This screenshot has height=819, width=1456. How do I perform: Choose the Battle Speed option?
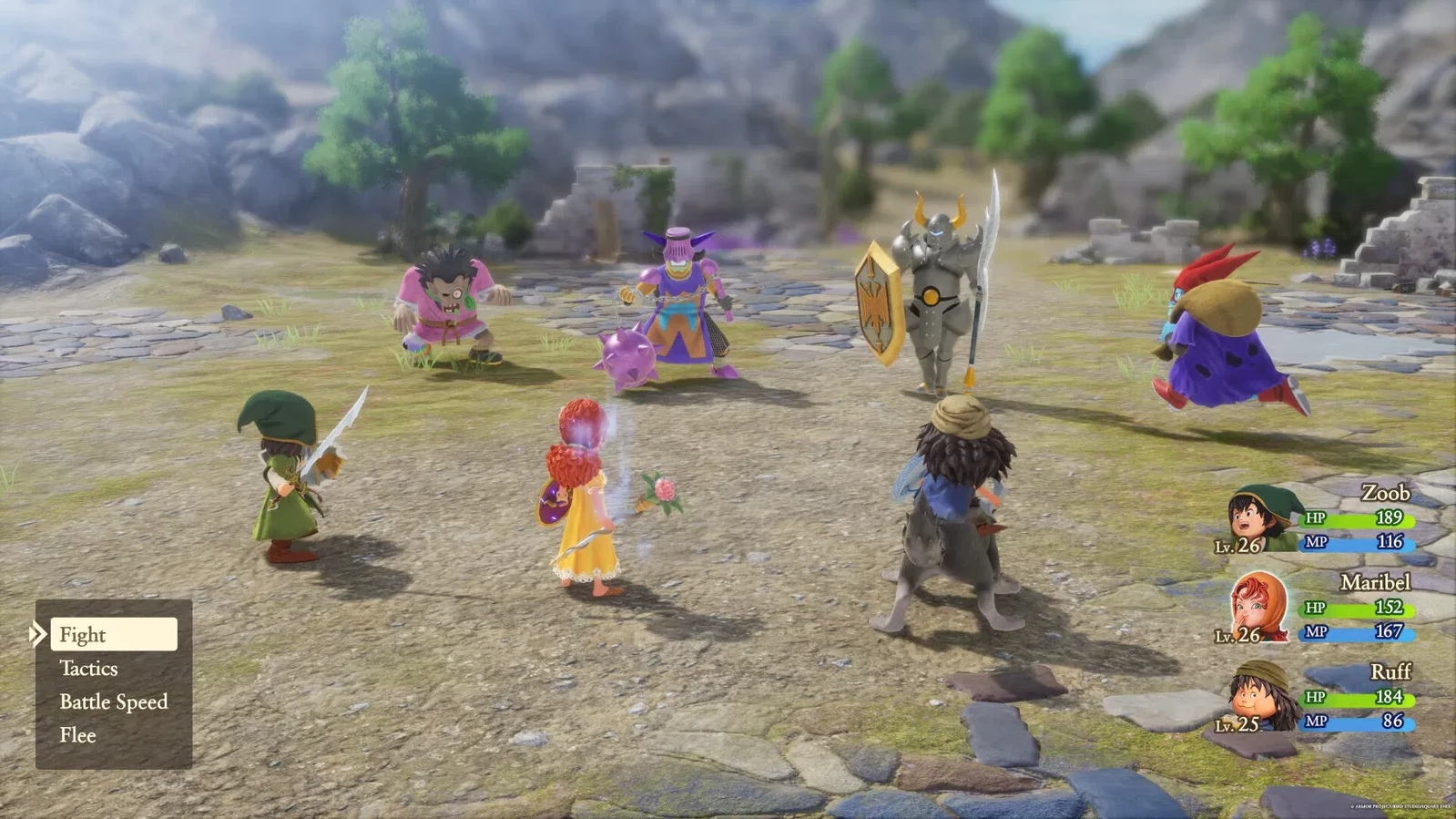114,701
